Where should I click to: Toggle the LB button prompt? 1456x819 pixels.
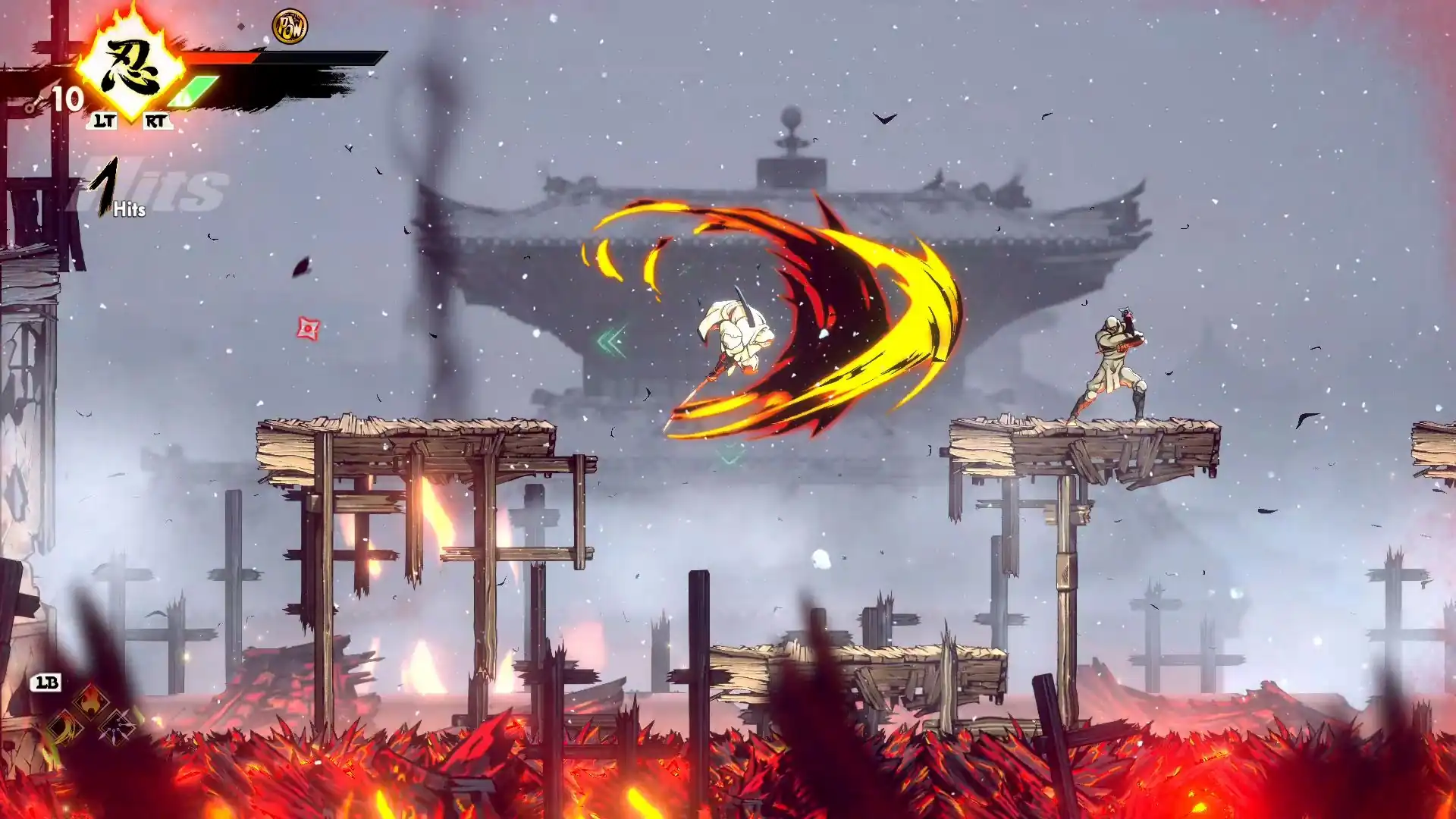[45, 683]
